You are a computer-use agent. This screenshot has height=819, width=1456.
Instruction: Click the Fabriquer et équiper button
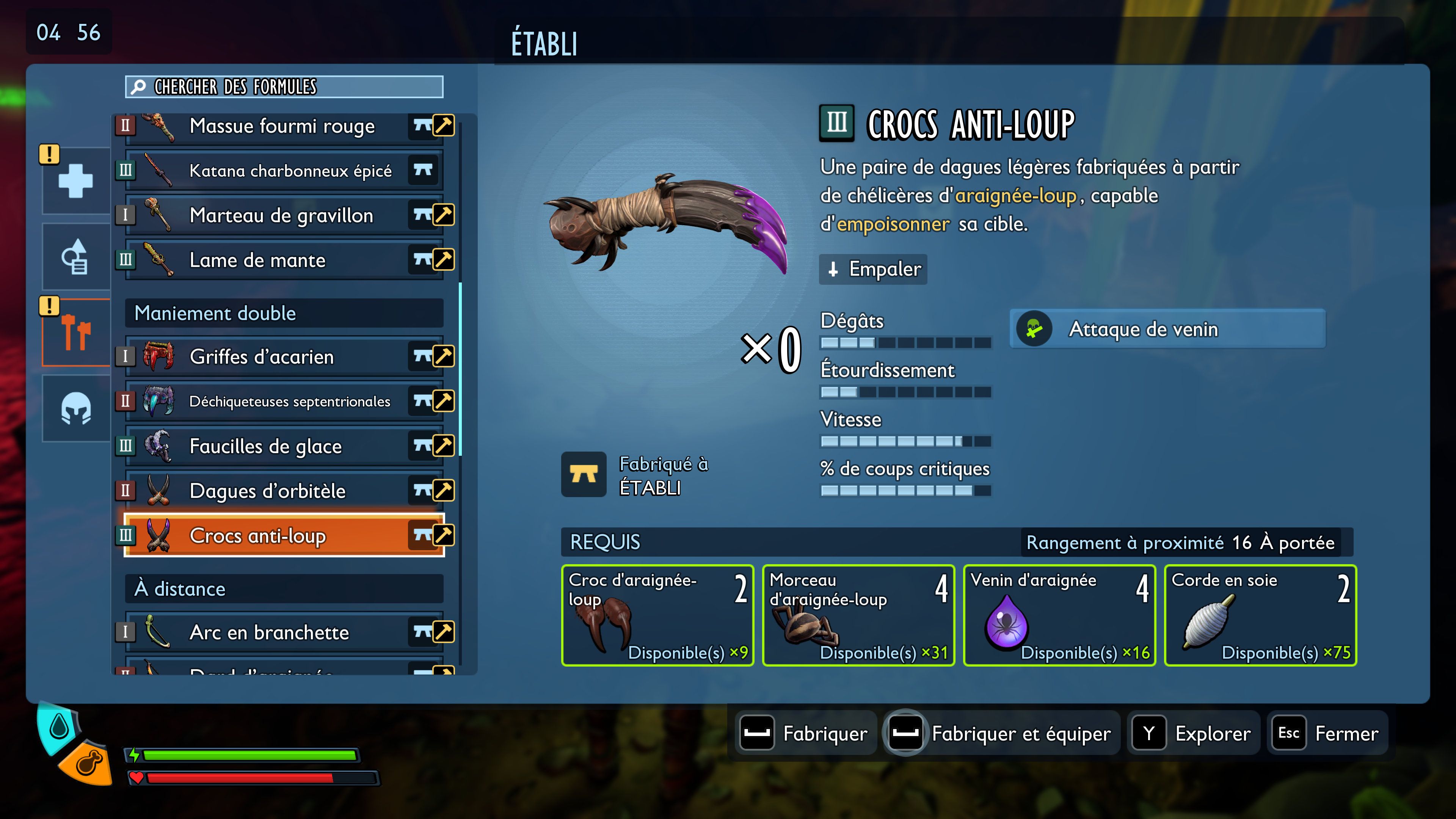[1001, 733]
